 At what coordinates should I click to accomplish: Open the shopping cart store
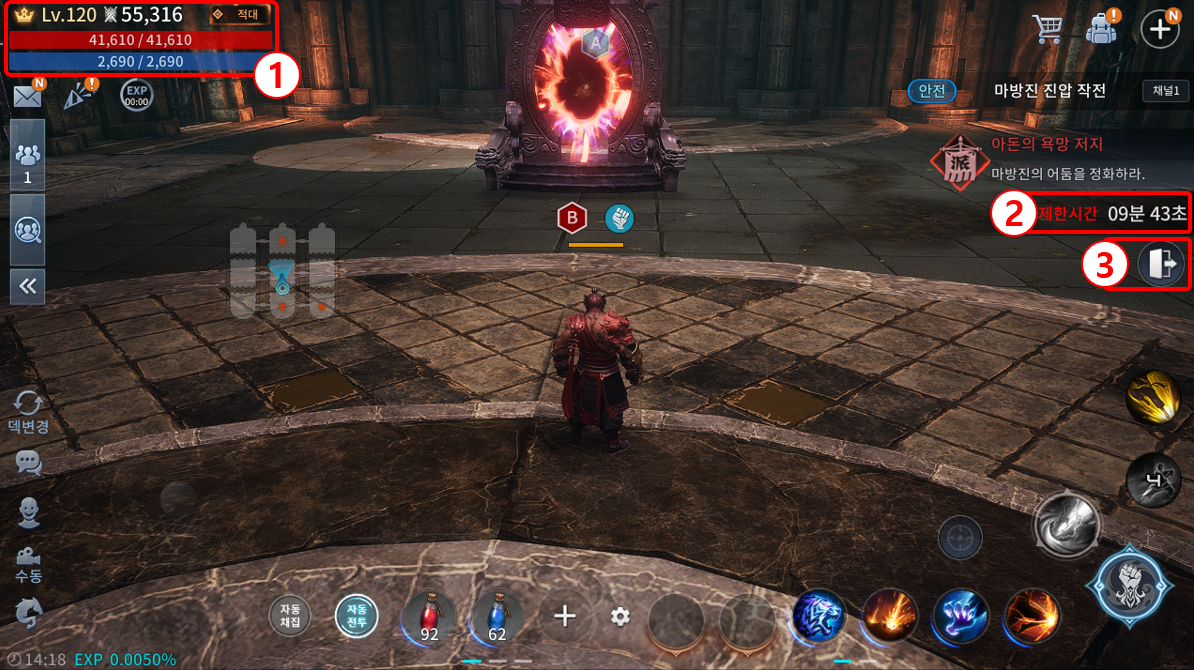1047,29
